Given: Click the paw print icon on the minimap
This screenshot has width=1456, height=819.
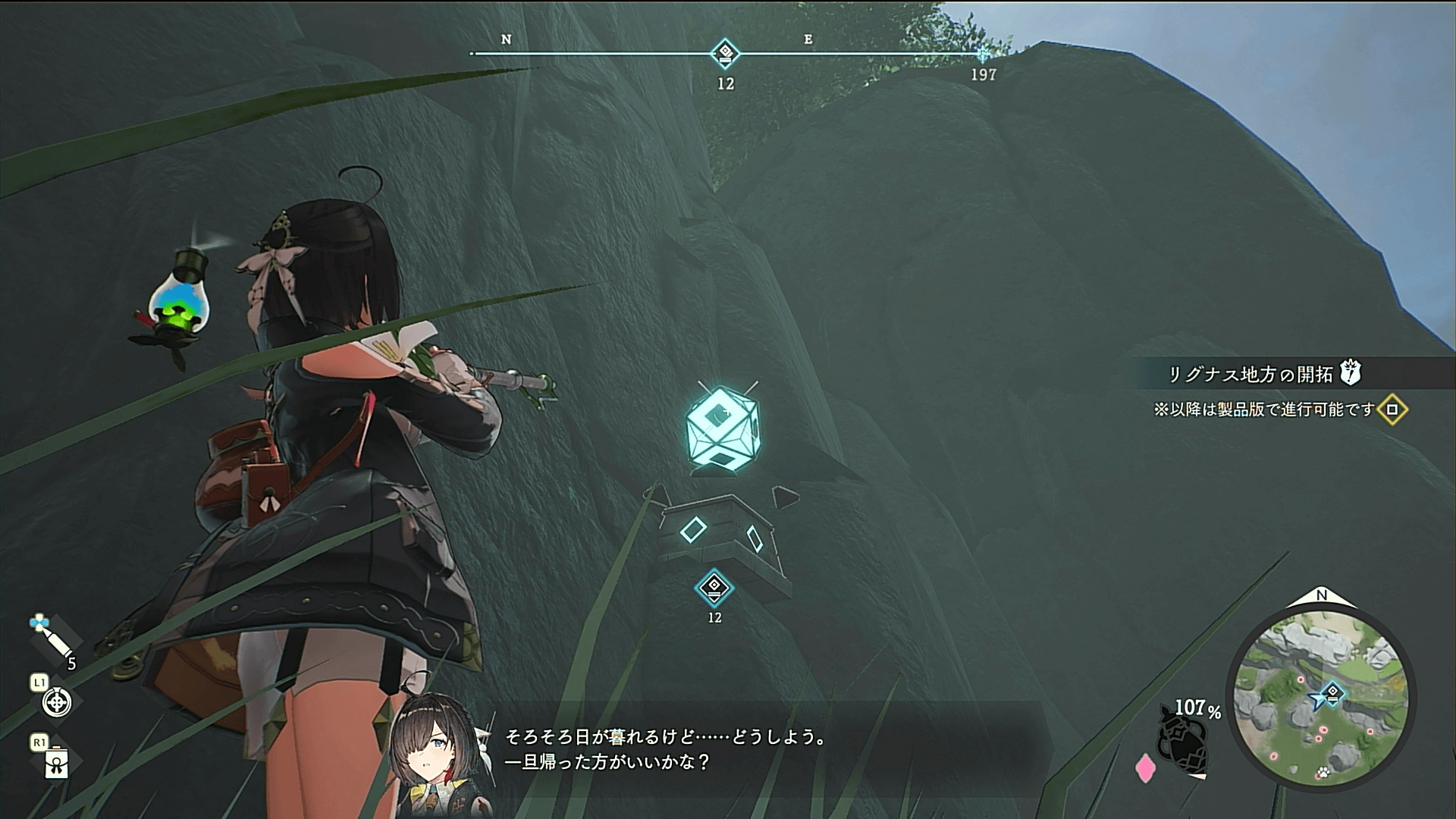Looking at the screenshot, I should point(1323,772).
